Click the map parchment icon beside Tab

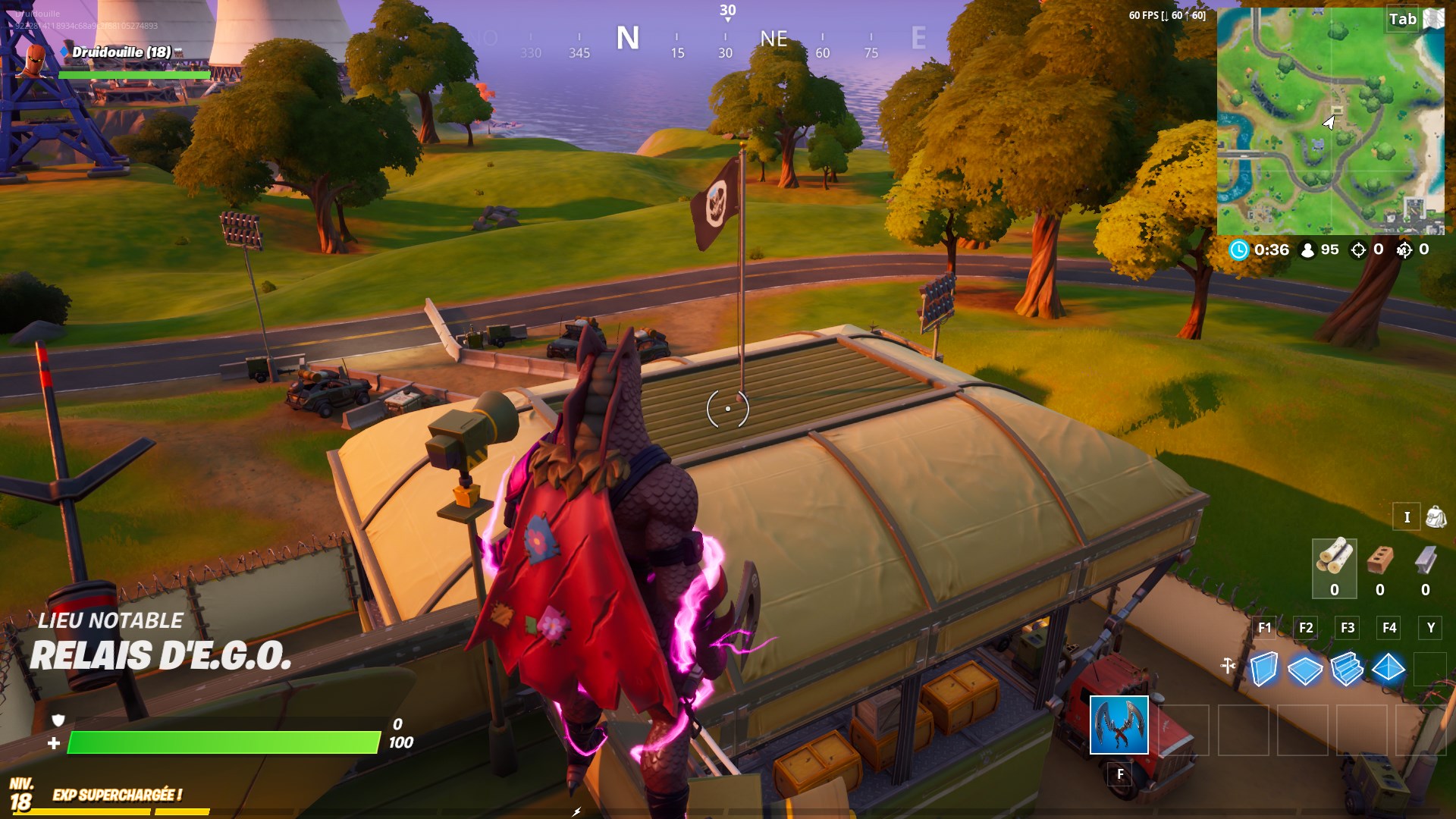pos(1433,17)
